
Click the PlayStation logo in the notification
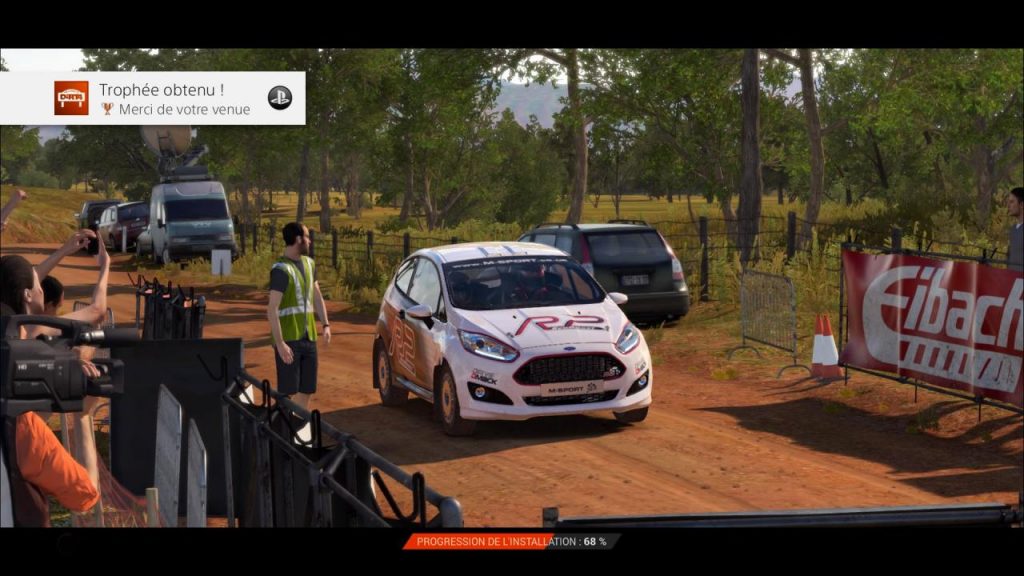(280, 98)
